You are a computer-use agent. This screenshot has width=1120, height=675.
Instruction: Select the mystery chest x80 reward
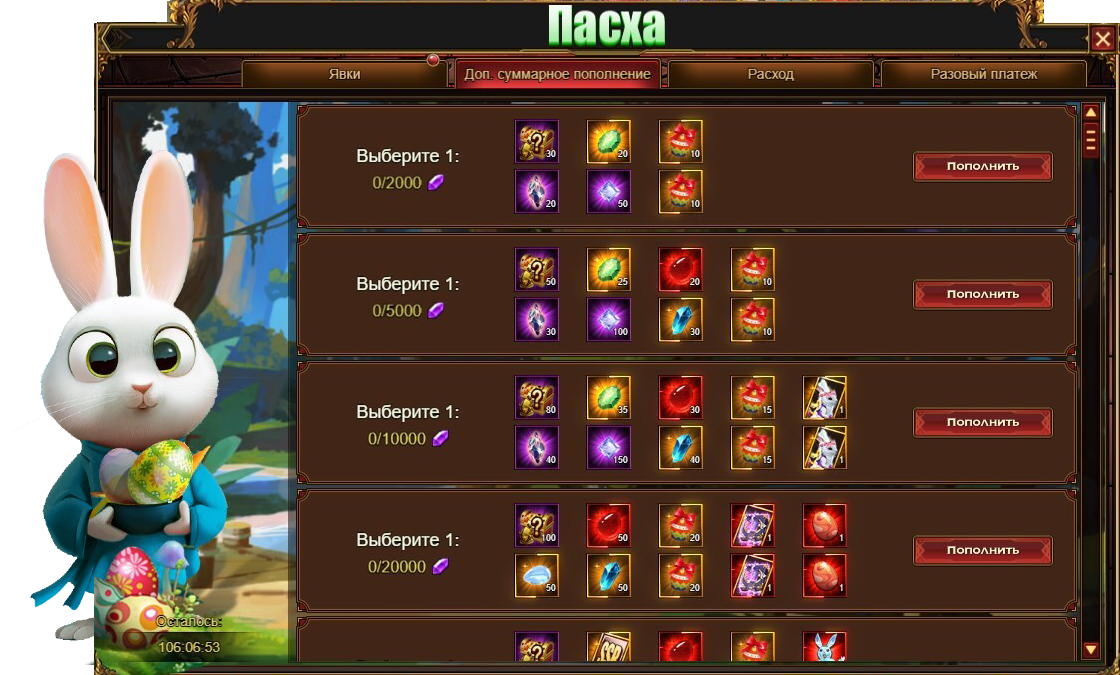coord(536,398)
